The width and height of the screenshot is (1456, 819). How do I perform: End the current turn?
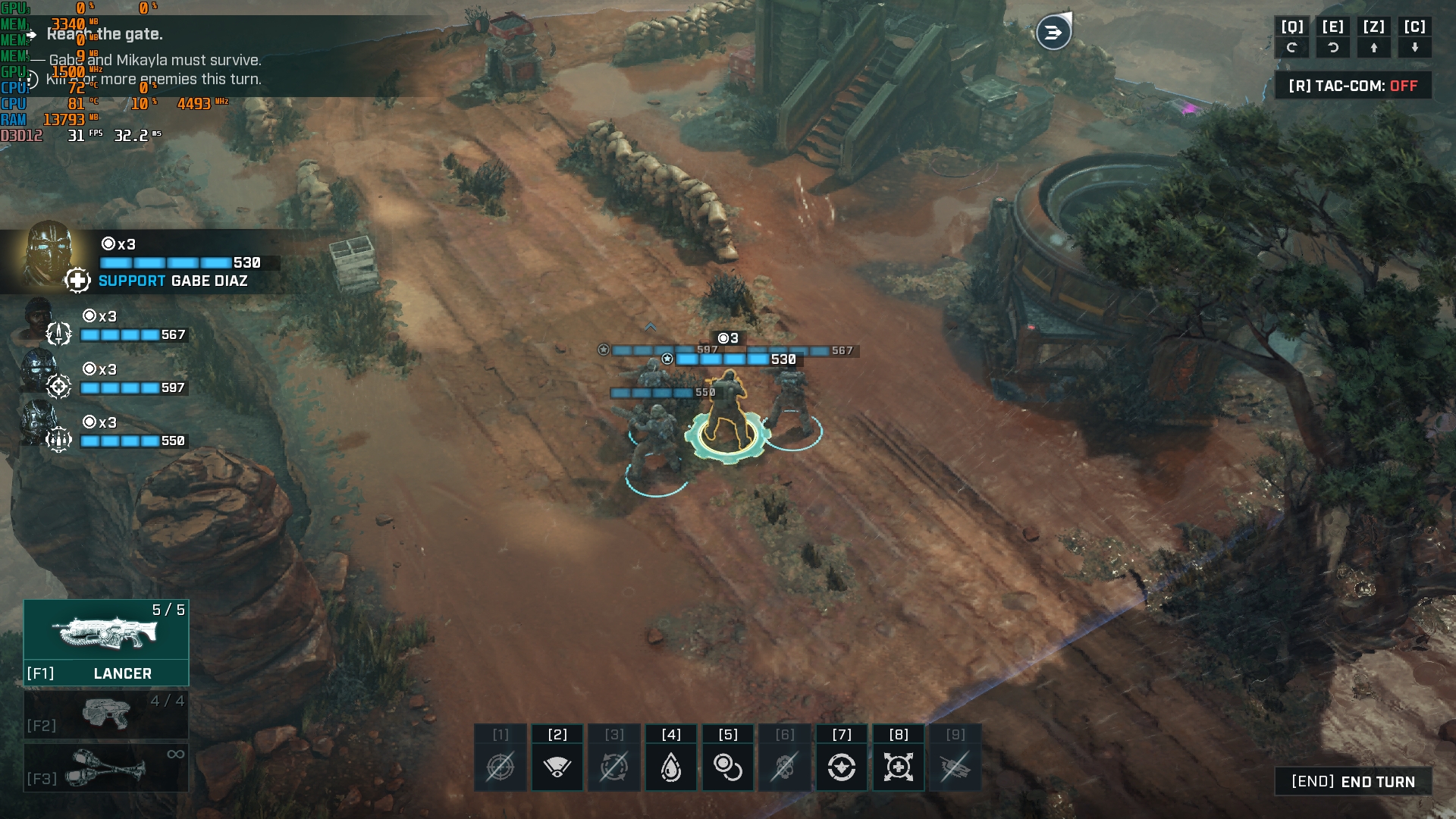point(1353,782)
